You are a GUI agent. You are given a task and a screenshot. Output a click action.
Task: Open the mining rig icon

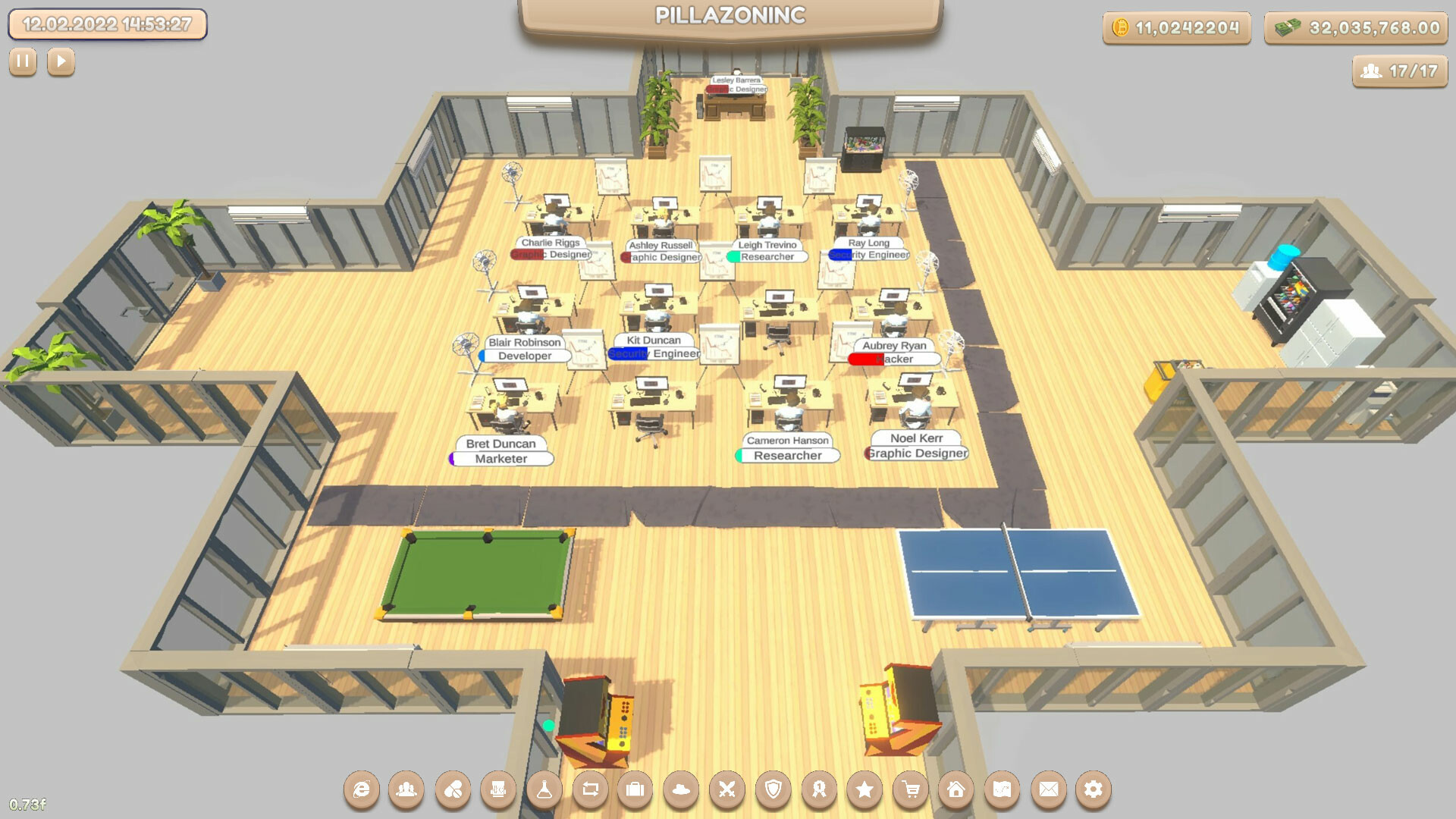point(497,789)
